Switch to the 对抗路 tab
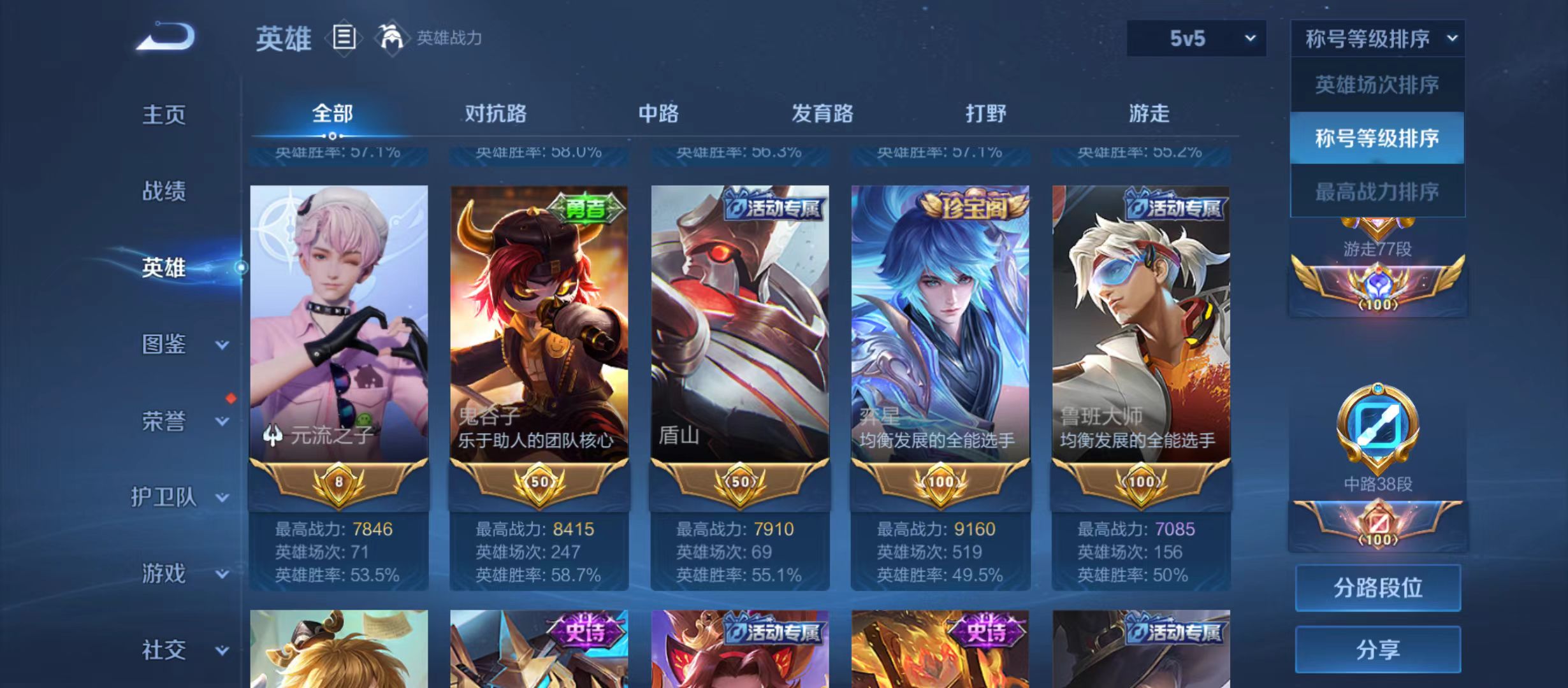The height and width of the screenshot is (688, 1568). tap(496, 113)
